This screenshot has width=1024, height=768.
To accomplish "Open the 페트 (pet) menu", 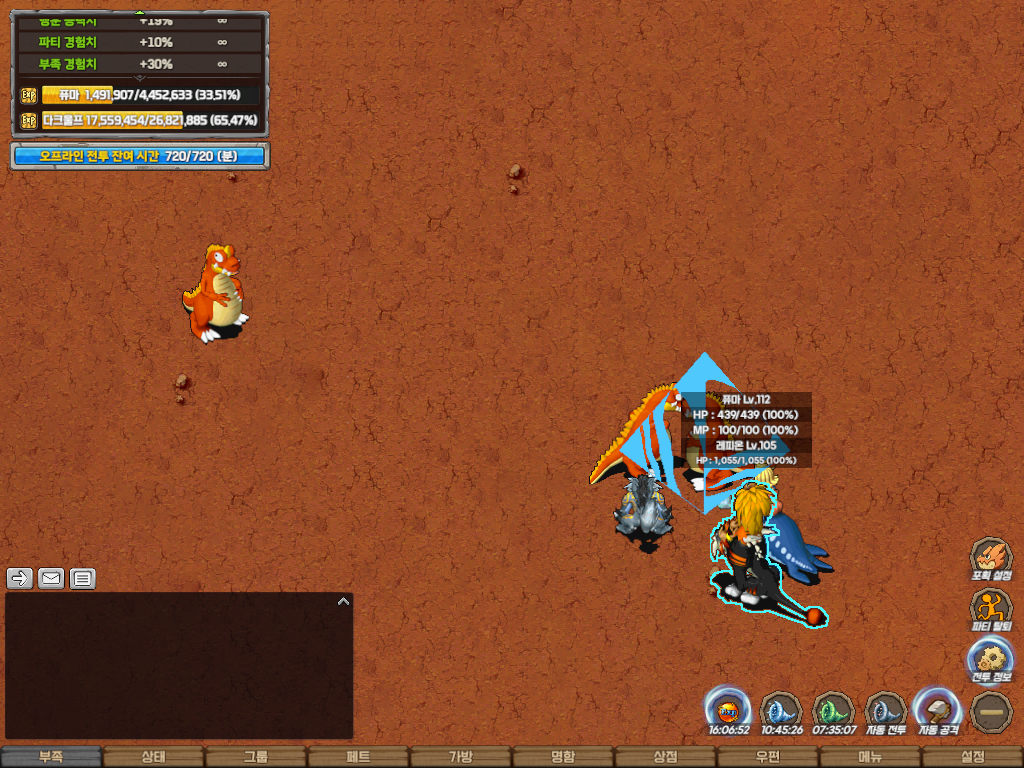I will (x=358, y=757).
